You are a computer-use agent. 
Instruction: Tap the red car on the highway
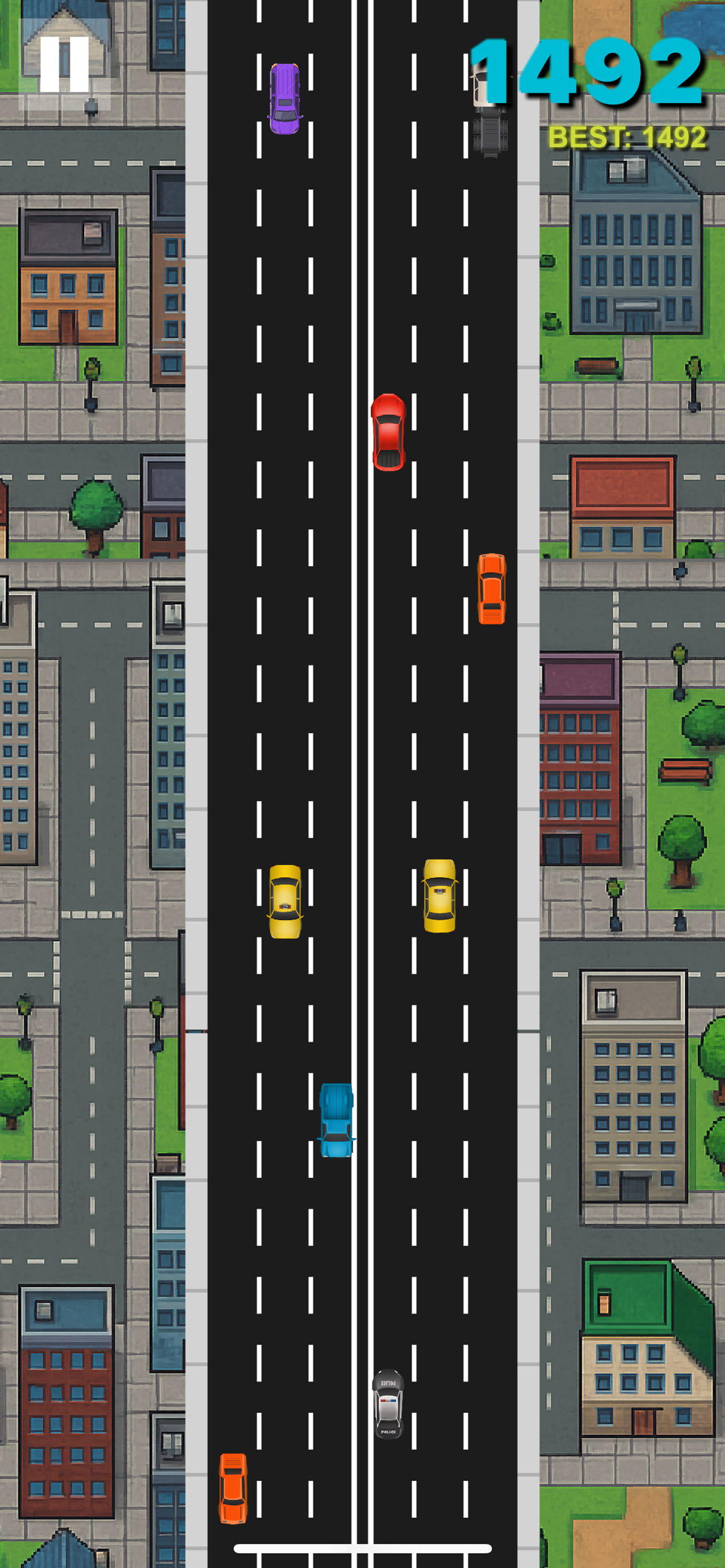click(x=388, y=432)
